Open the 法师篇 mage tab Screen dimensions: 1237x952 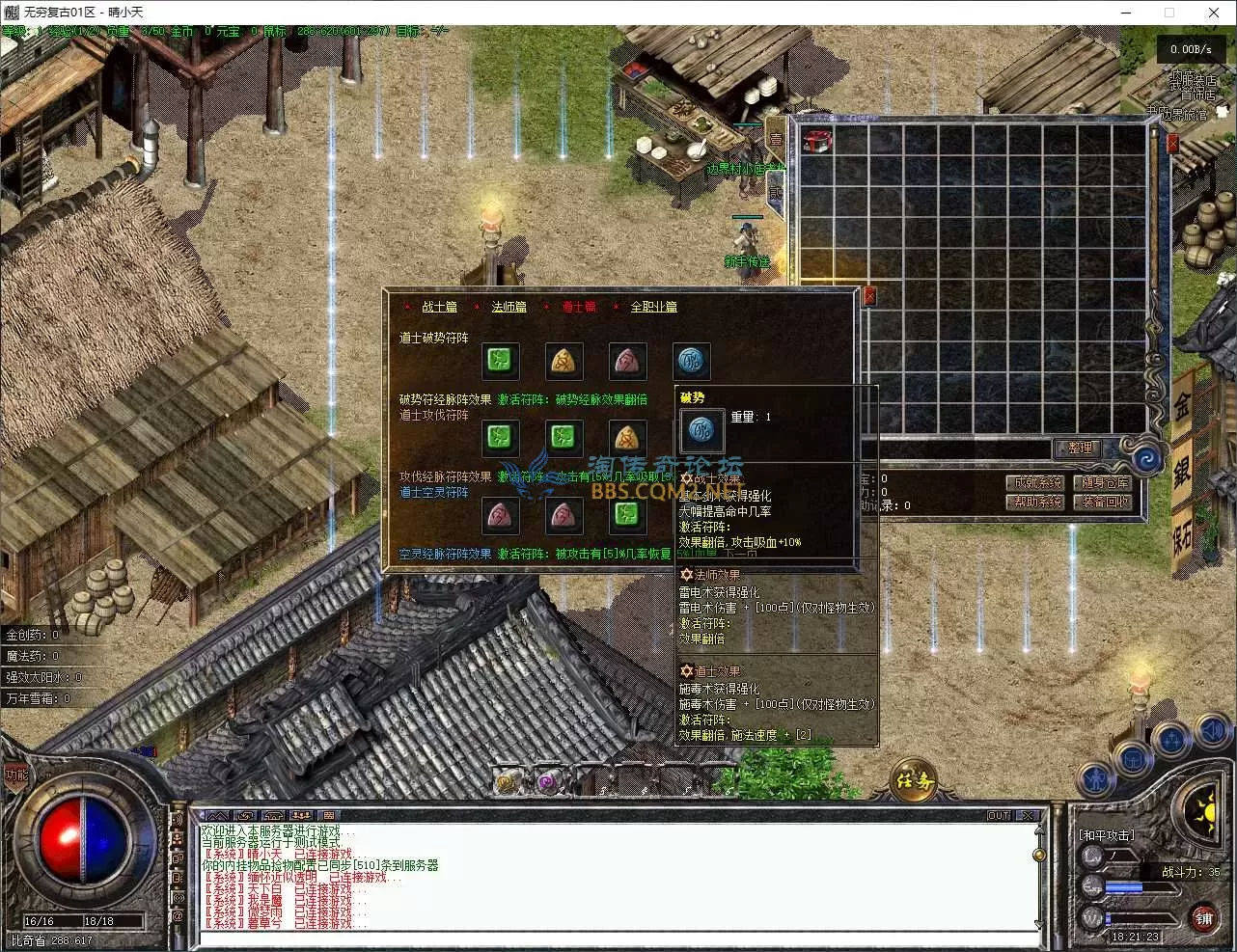coord(509,307)
